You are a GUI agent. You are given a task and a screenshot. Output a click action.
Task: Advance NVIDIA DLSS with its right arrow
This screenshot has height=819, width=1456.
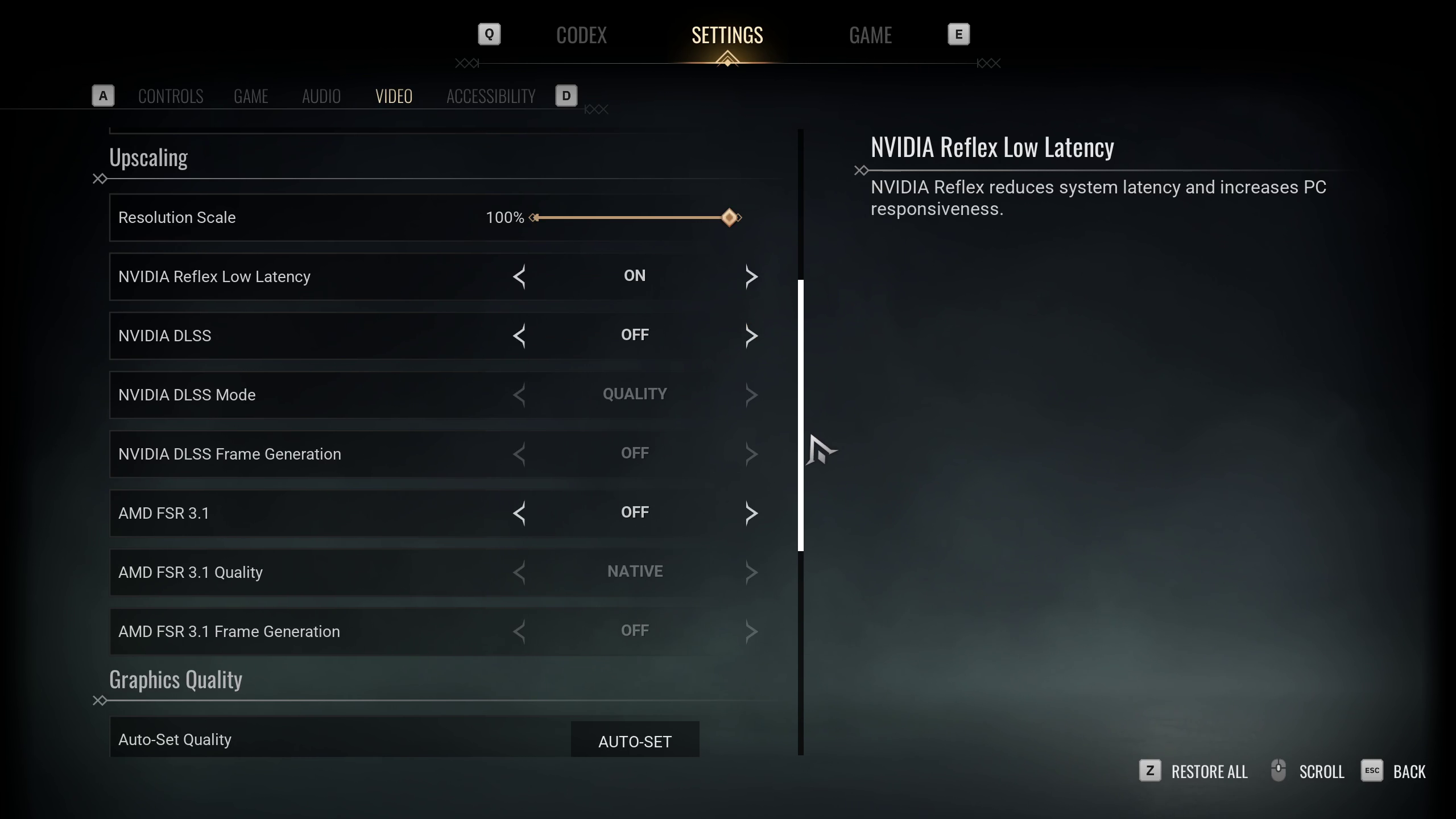(751, 336)
